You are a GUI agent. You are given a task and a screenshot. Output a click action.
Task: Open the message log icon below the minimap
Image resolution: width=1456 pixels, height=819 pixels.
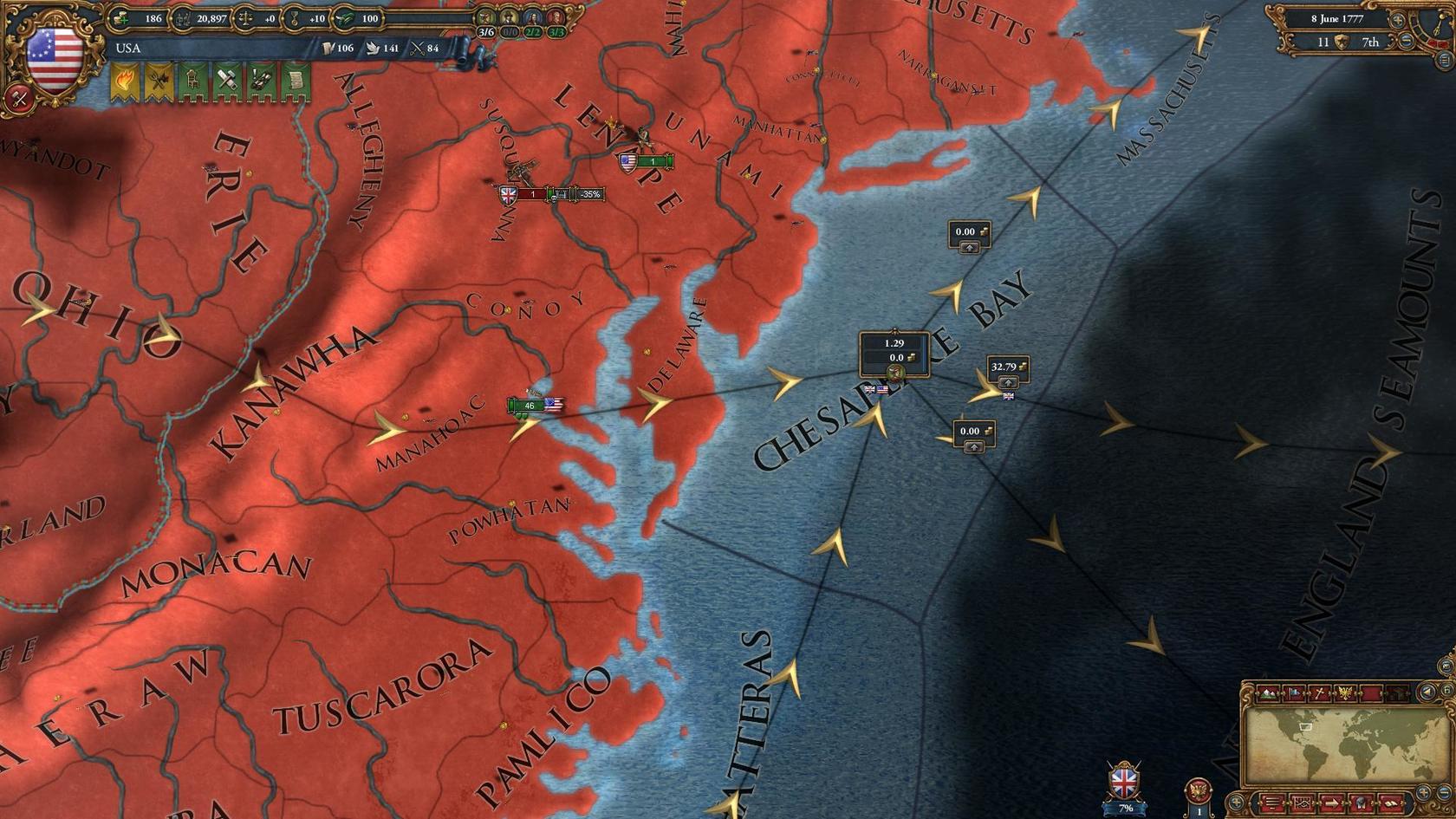coord(1271,804)
